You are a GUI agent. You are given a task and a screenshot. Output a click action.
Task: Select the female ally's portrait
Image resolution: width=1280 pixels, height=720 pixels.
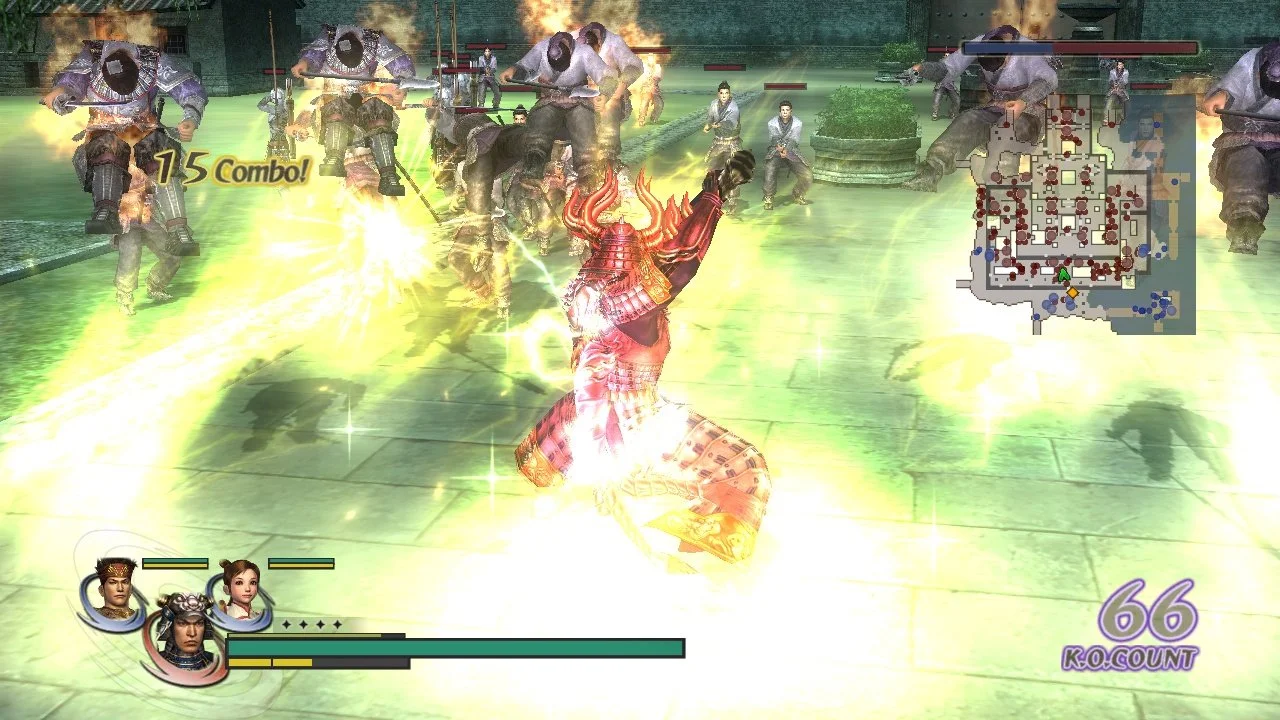tap(240, 590)
